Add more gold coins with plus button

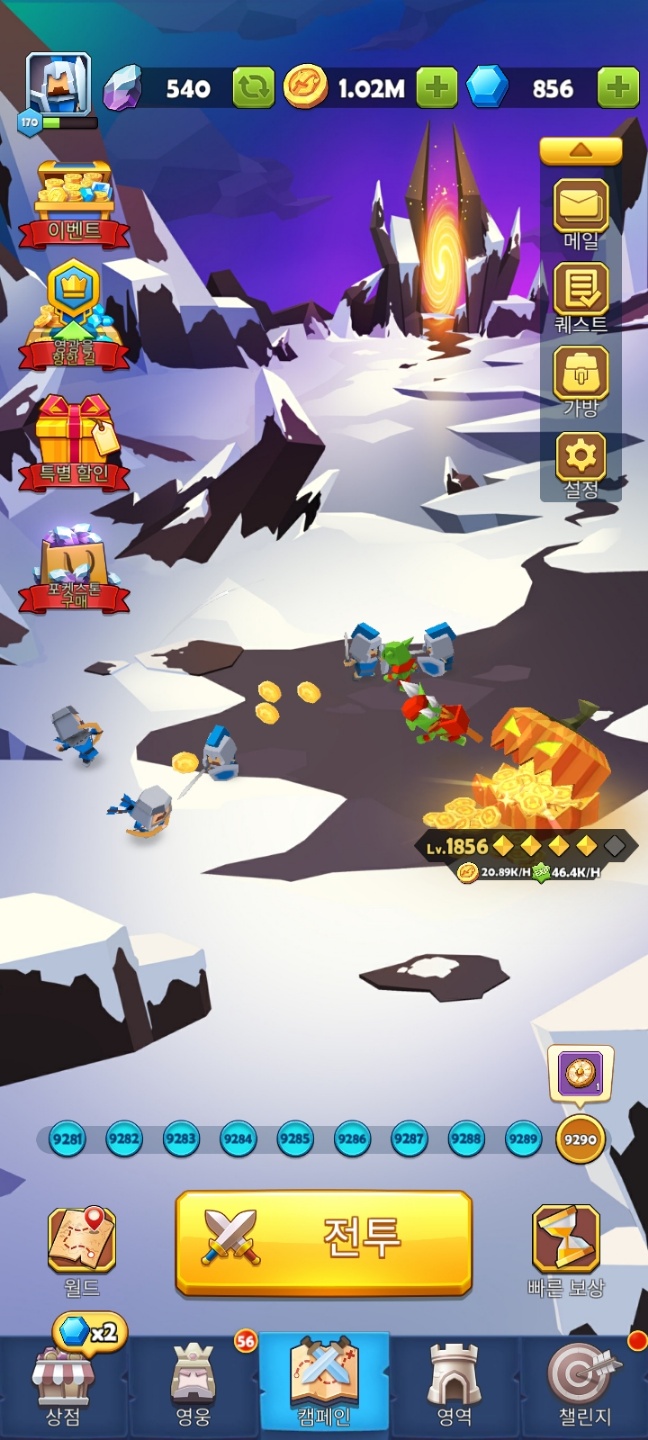pos(436,88)
